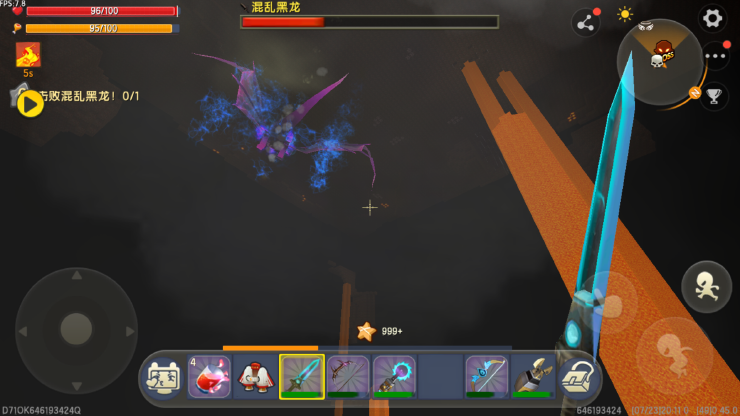740x416 pixels.
Task: Select the blue crystal sword slot
Action: tap(301, 377)
